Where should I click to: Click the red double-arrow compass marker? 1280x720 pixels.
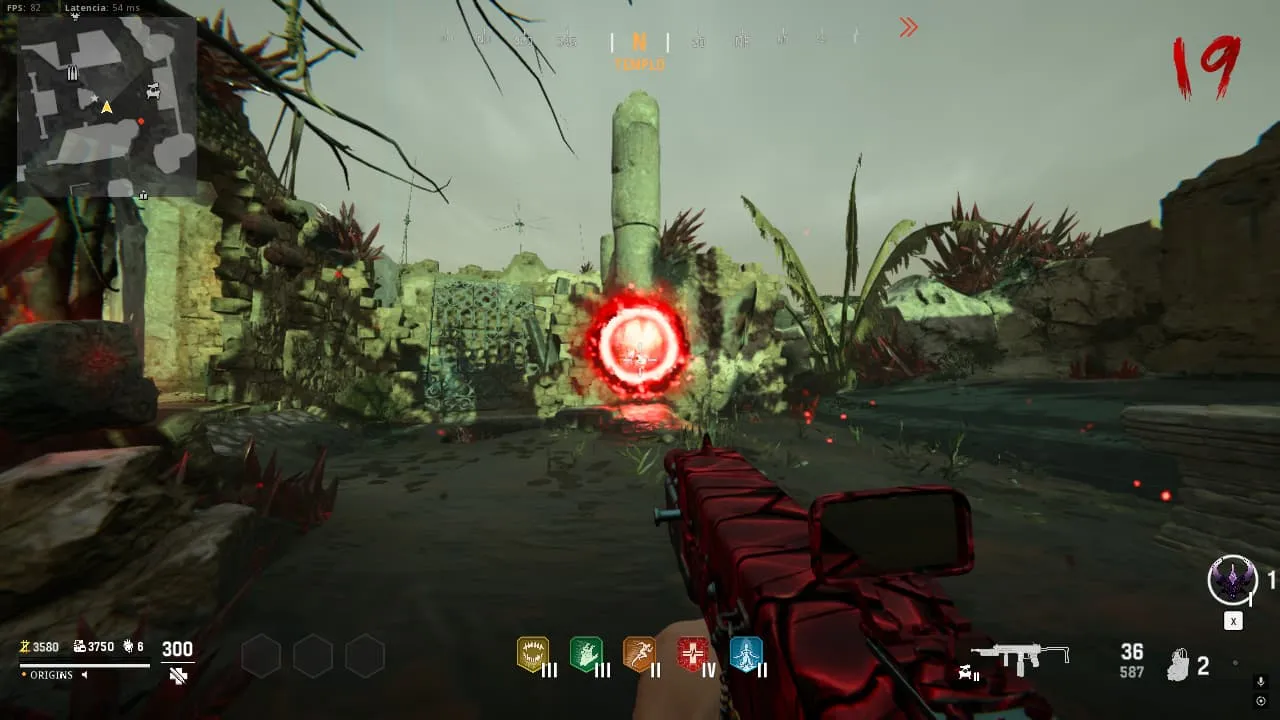point(908,28)
